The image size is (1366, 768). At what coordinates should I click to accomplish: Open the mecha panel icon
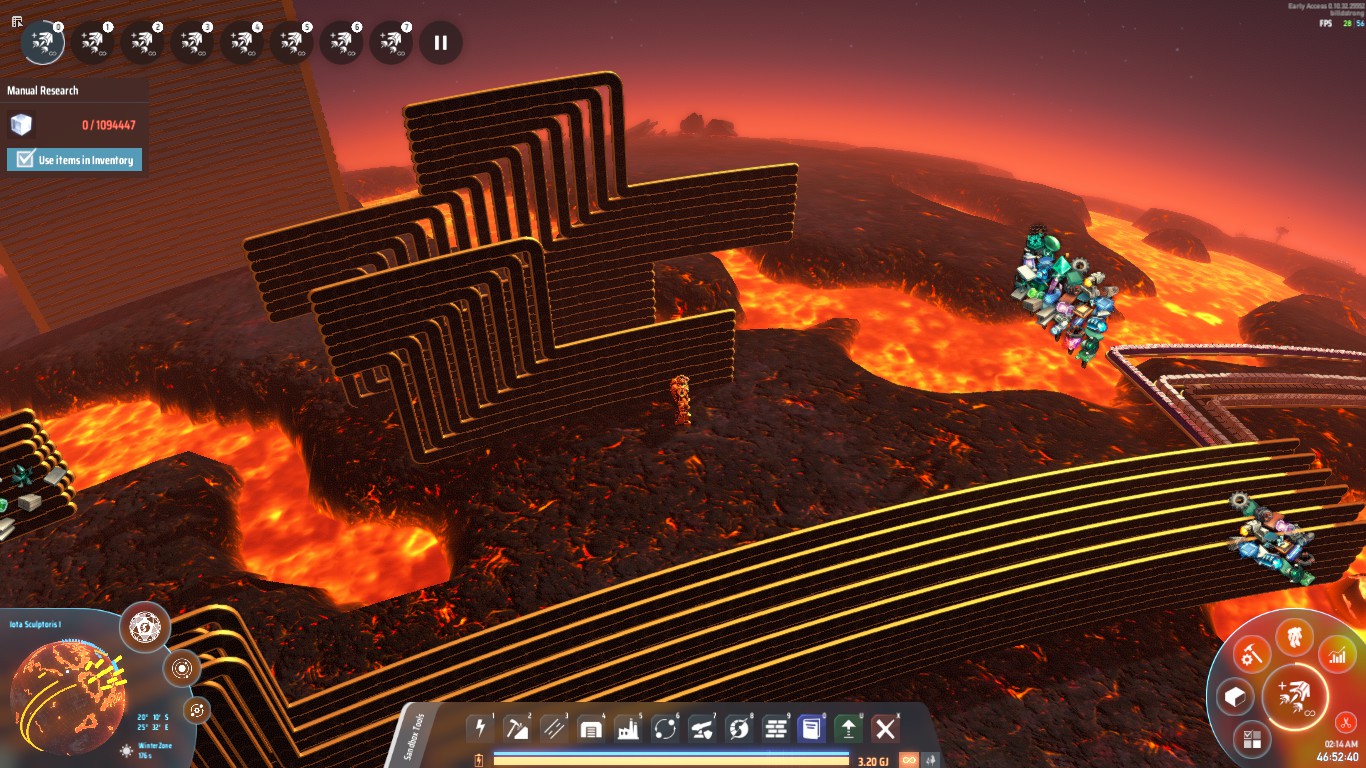click(1294, 636)
